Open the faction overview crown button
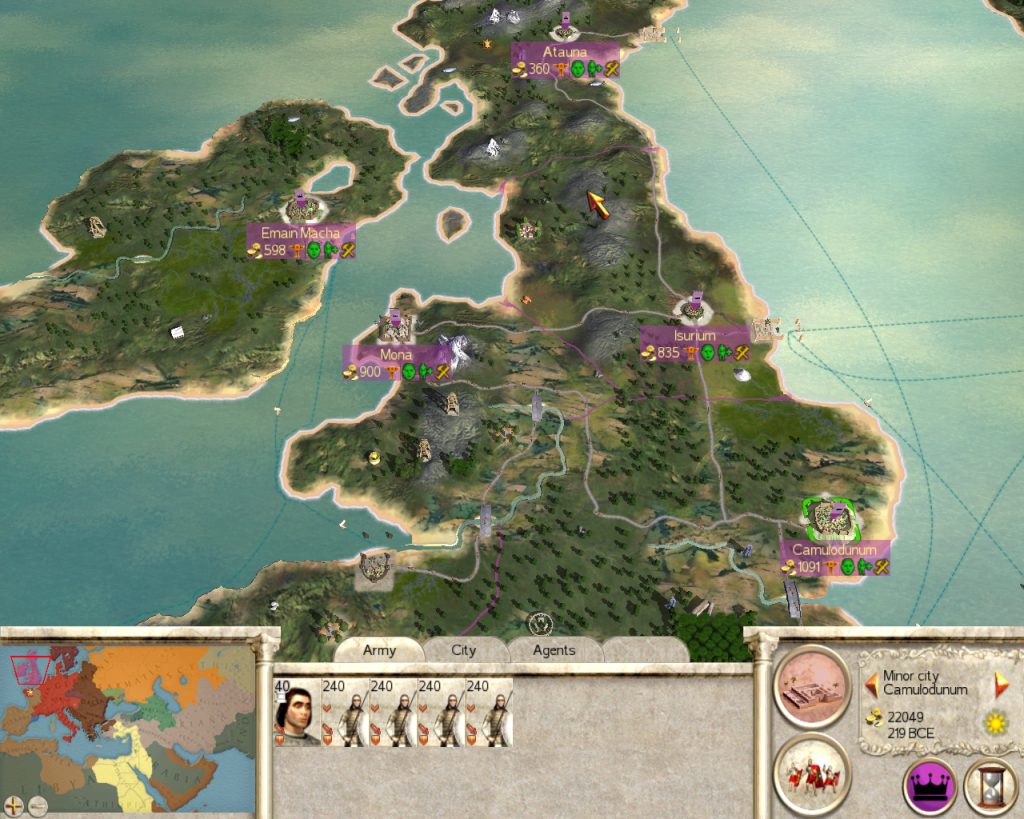Screen dimensions: 1024x819 929,787
